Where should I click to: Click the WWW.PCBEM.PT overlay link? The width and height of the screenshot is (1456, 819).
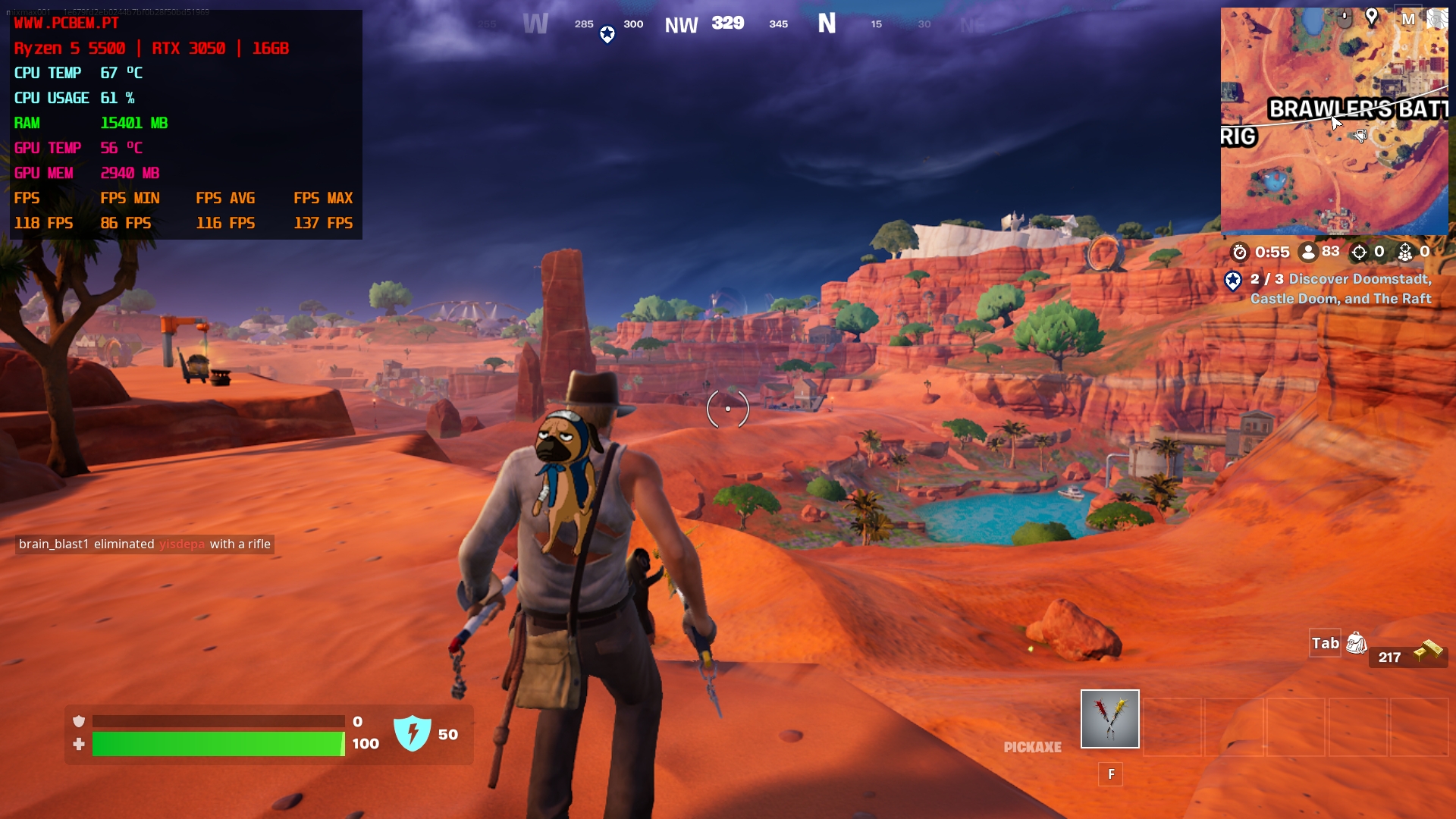pos(67,24)
